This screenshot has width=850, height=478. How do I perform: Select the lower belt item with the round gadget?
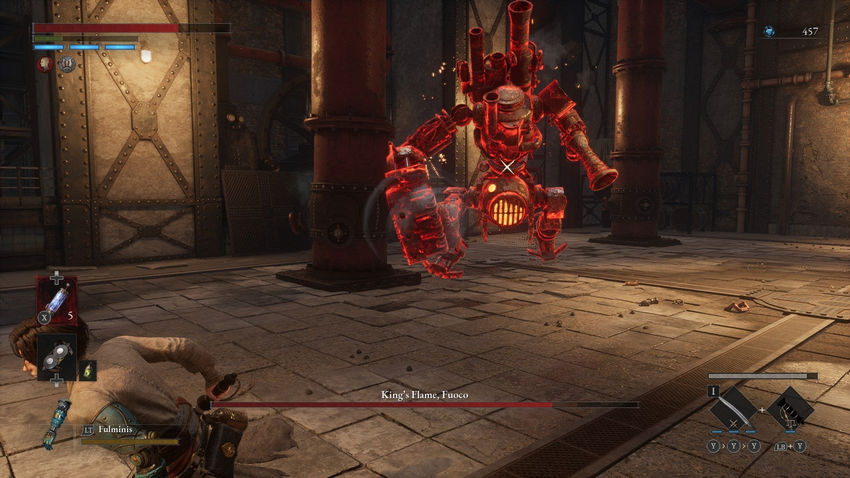57,356
